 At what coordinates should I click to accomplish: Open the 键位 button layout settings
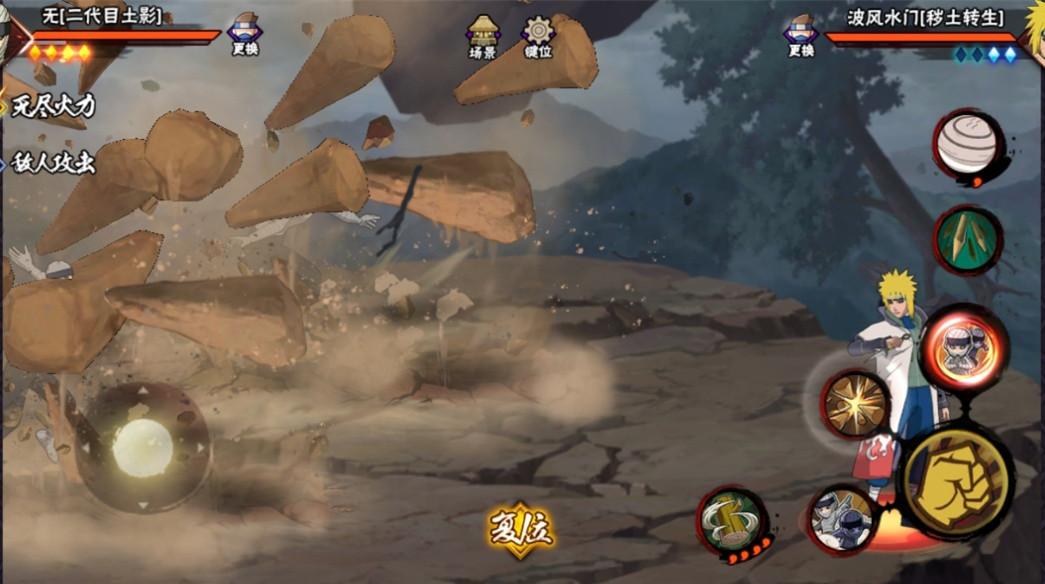[539, 36]
